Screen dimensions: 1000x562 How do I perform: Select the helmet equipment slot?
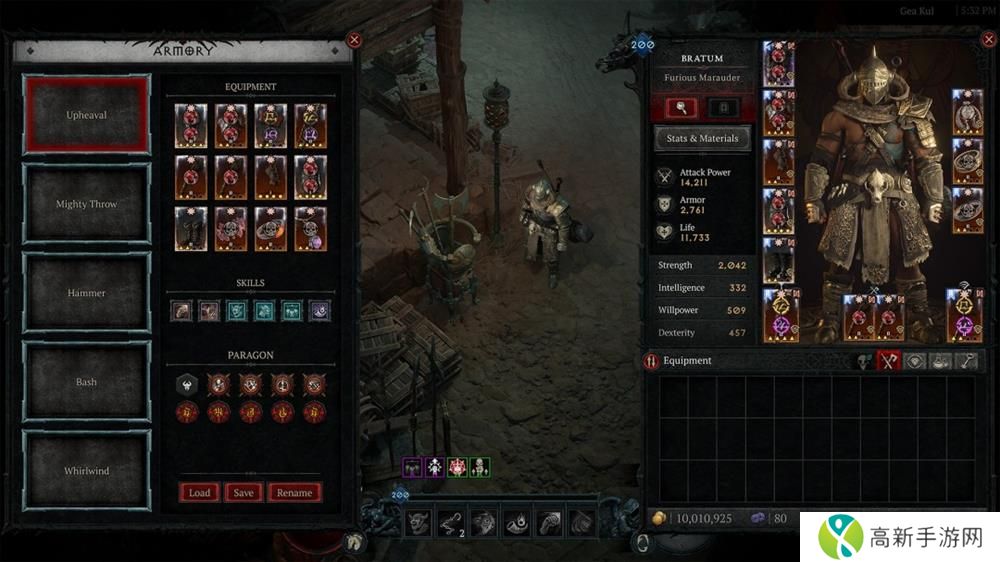pyautogui.click(x=778, y=61)
